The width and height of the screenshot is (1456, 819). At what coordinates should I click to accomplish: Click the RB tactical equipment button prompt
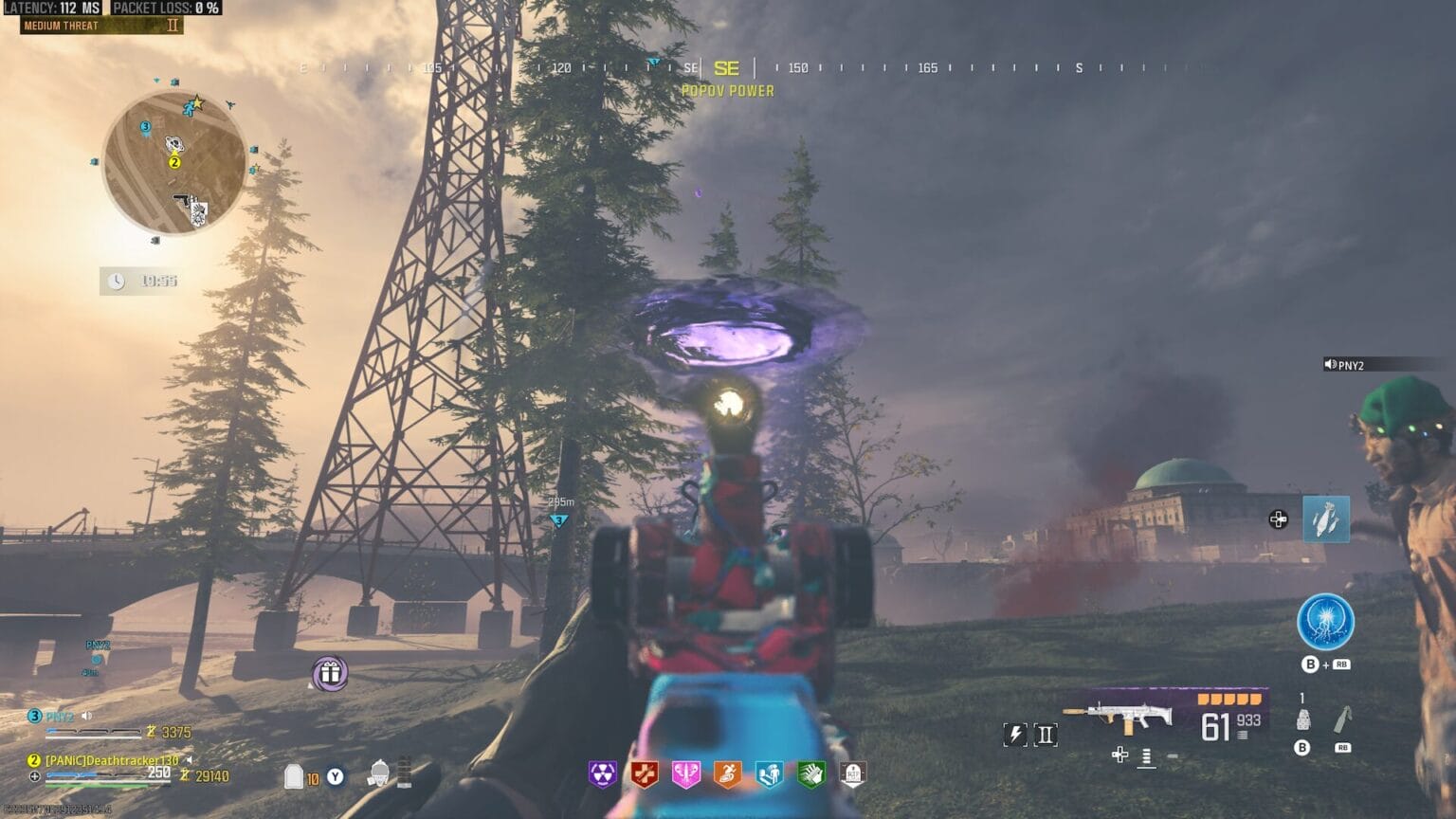coord(1343,748)
